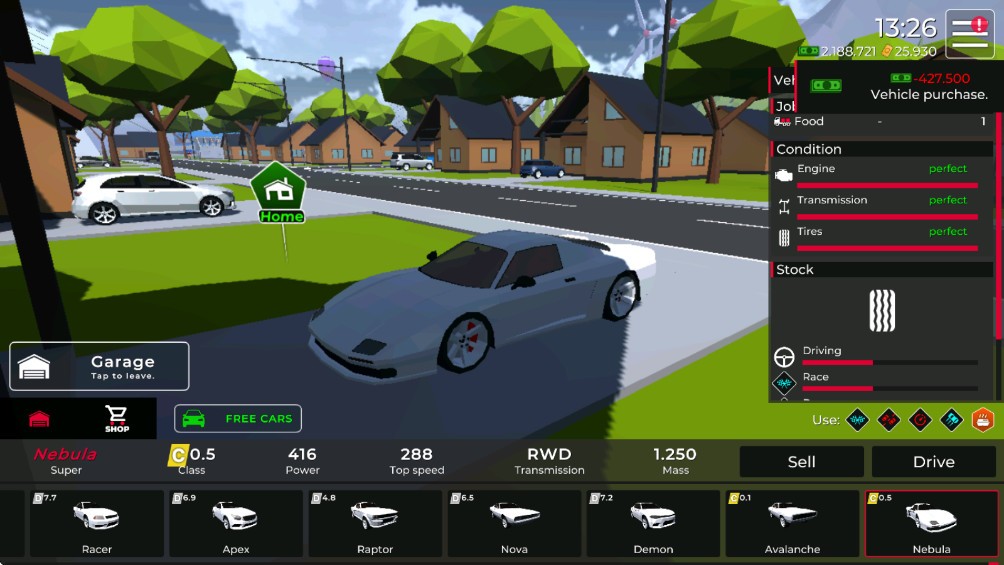1004x565 pixels.
Task: Choose the Apex car thumbnail
Action: [236, 523]
